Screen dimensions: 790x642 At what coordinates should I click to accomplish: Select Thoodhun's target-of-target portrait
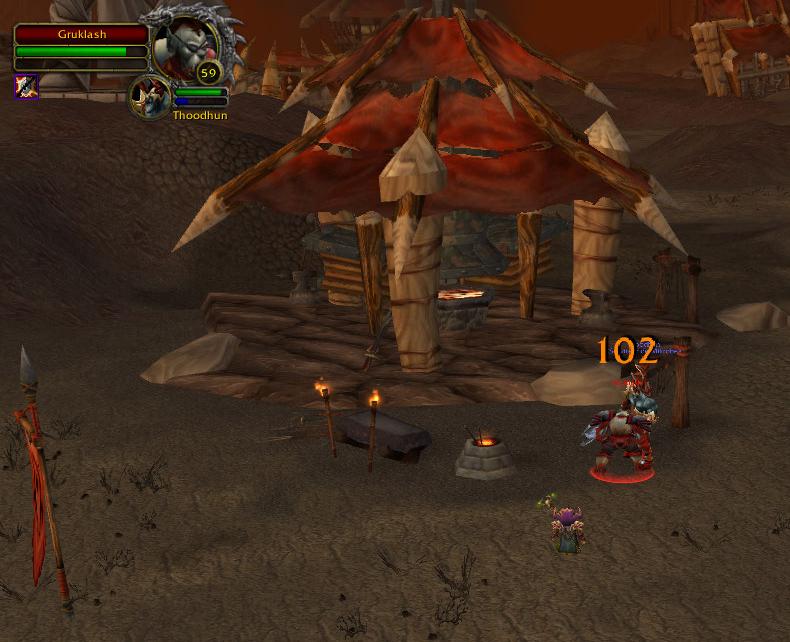150,96
